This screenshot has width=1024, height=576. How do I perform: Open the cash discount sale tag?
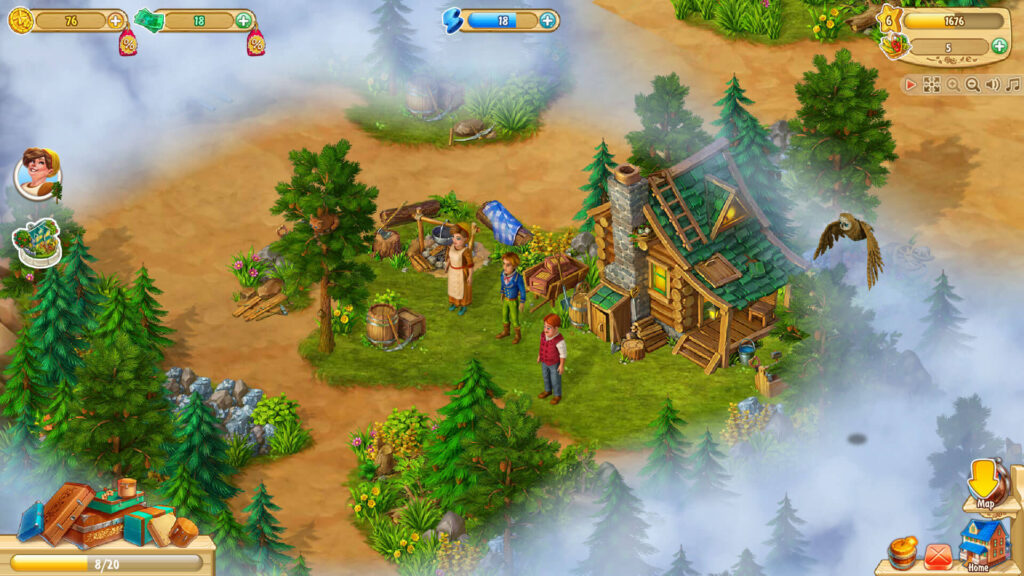(x=256, y=43)
